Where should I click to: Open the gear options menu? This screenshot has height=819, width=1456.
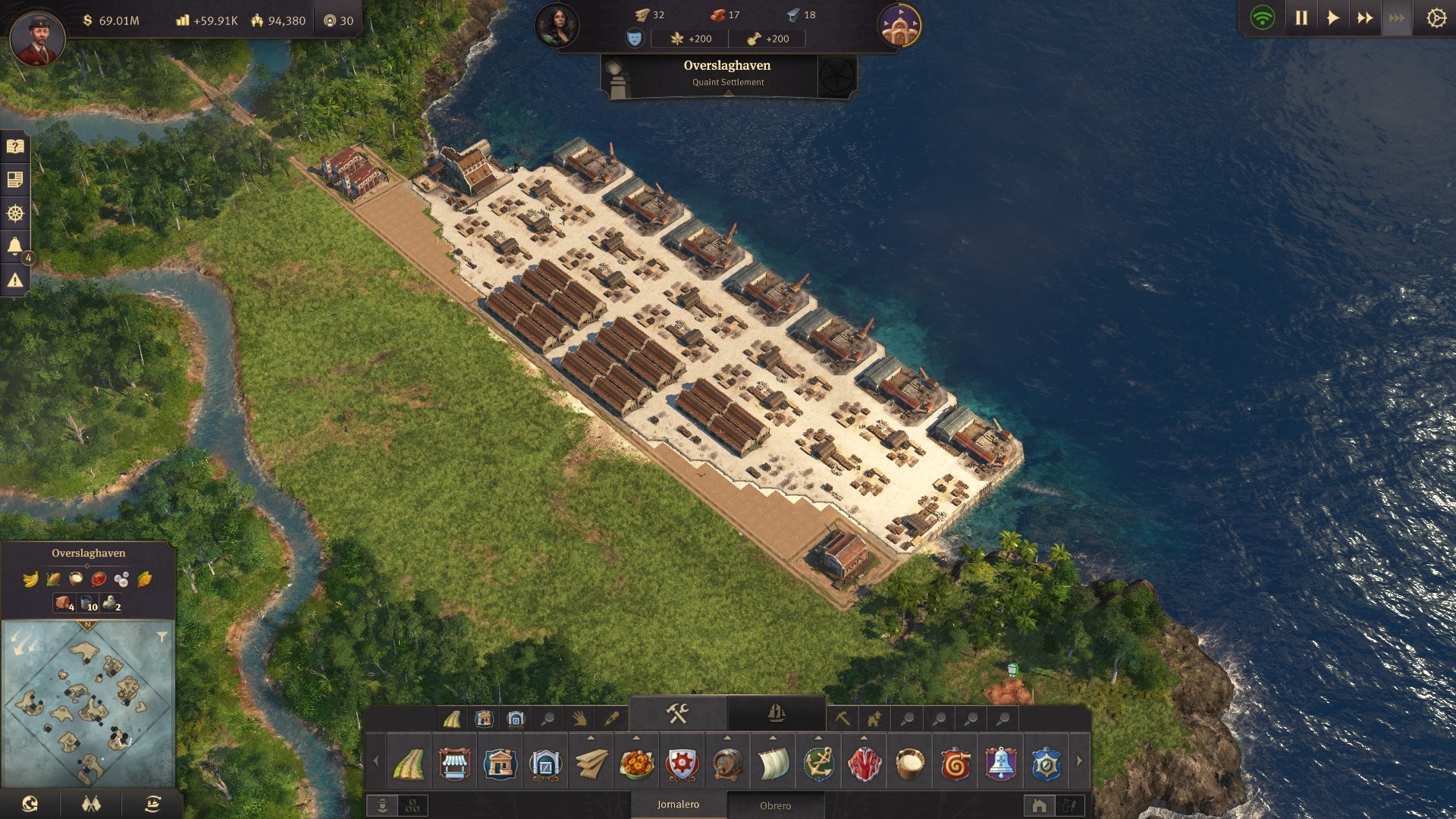point(1436,18)
